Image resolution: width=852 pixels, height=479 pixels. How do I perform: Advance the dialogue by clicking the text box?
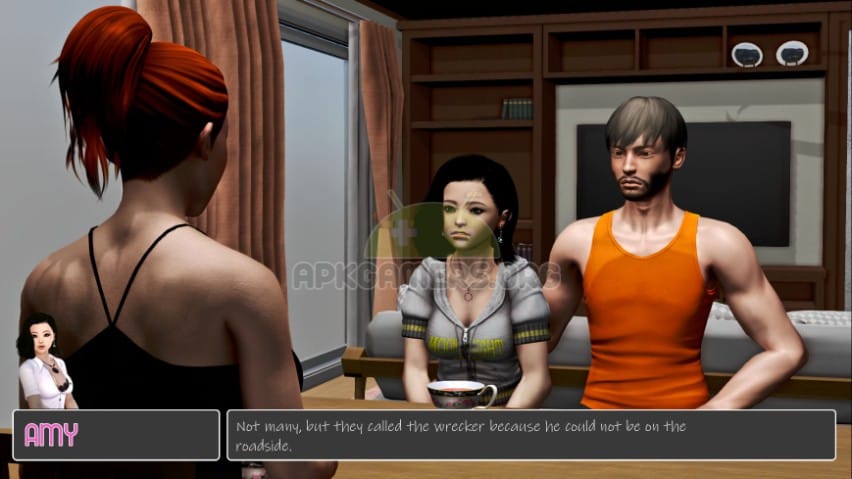click(x=530, y=435)
